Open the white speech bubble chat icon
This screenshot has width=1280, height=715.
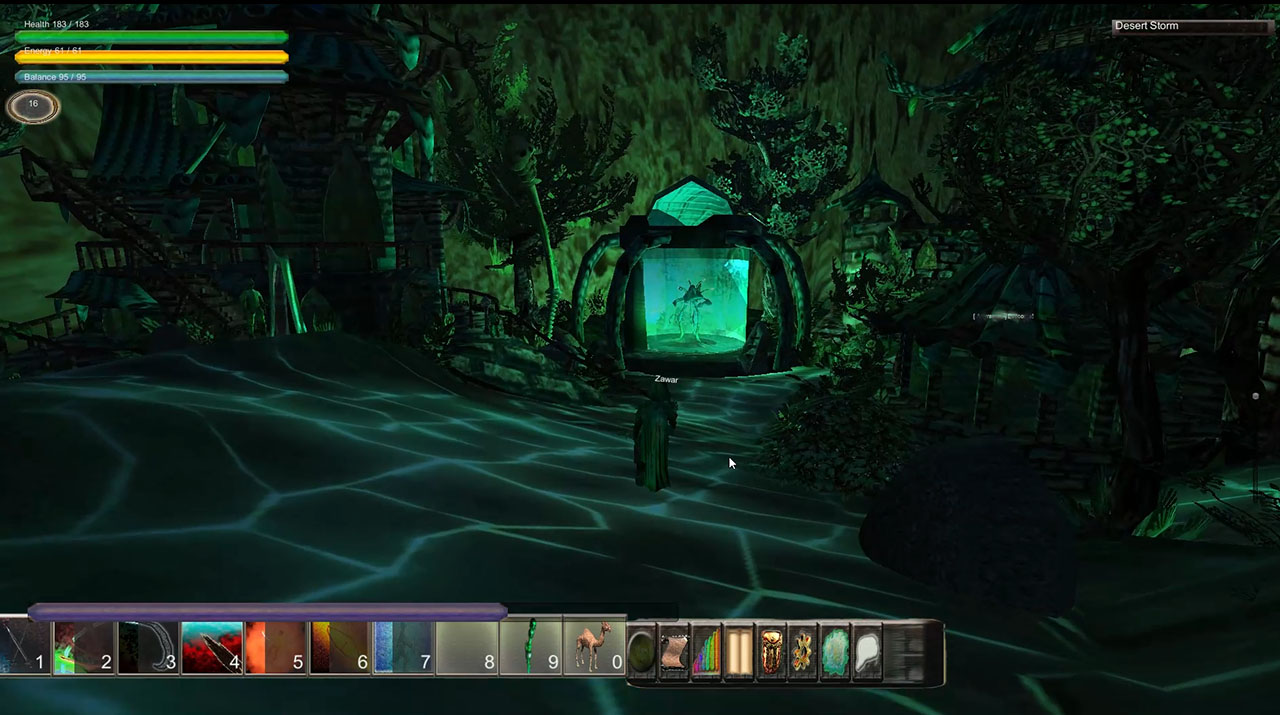click(867, 653)
